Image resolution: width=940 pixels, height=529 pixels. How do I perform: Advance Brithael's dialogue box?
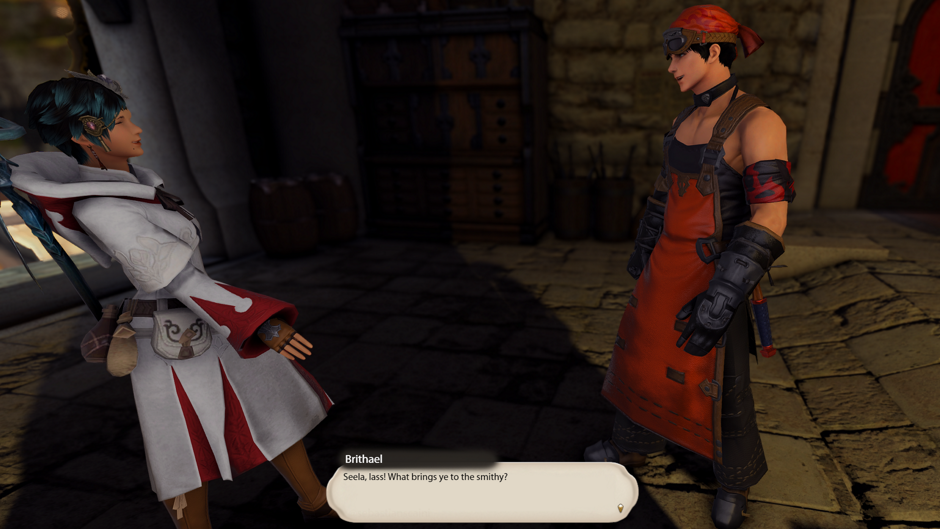(x=481, y=491)
